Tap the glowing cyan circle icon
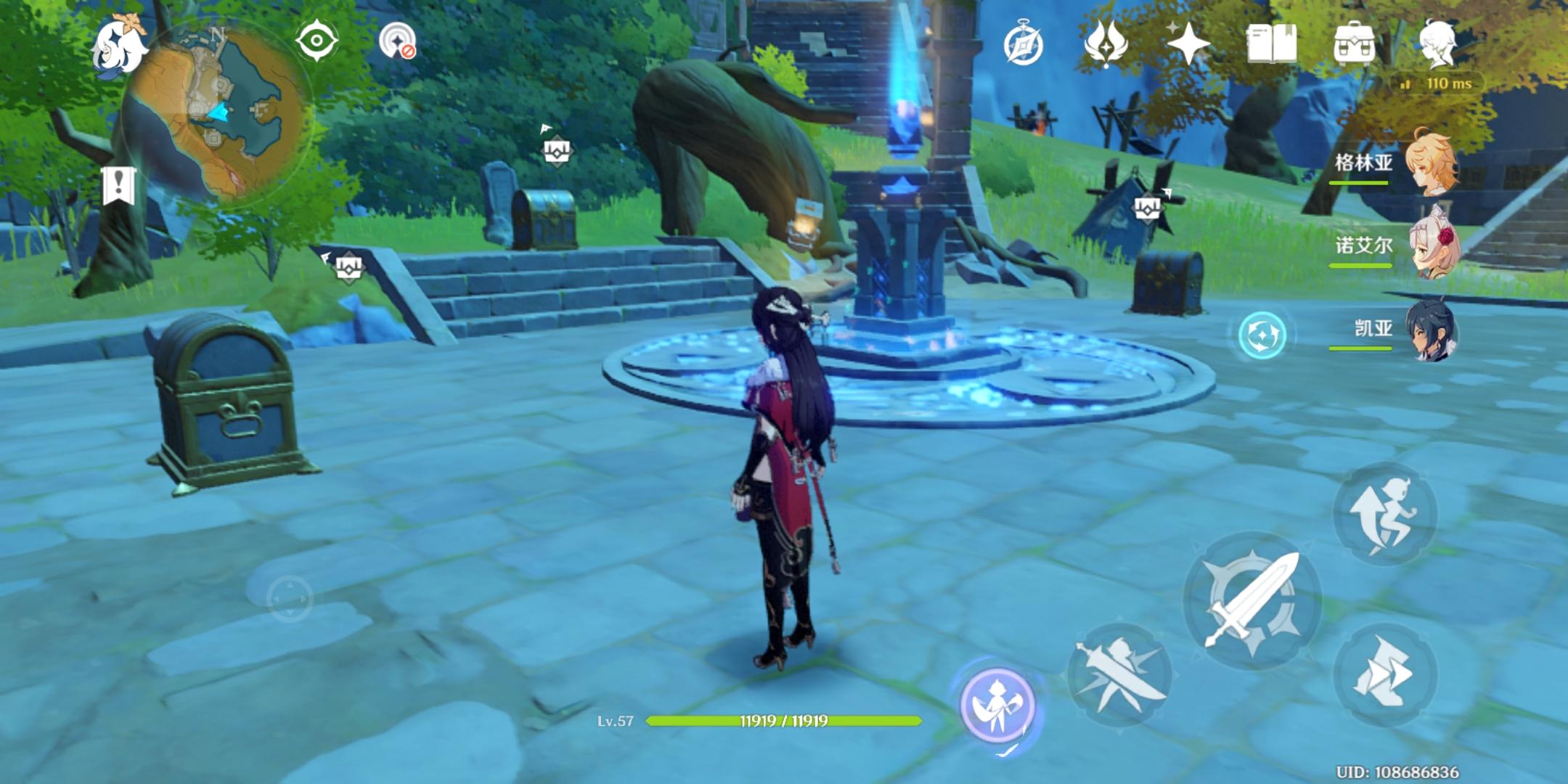Screen dimensions: 1568x784 pos(1262,335)
